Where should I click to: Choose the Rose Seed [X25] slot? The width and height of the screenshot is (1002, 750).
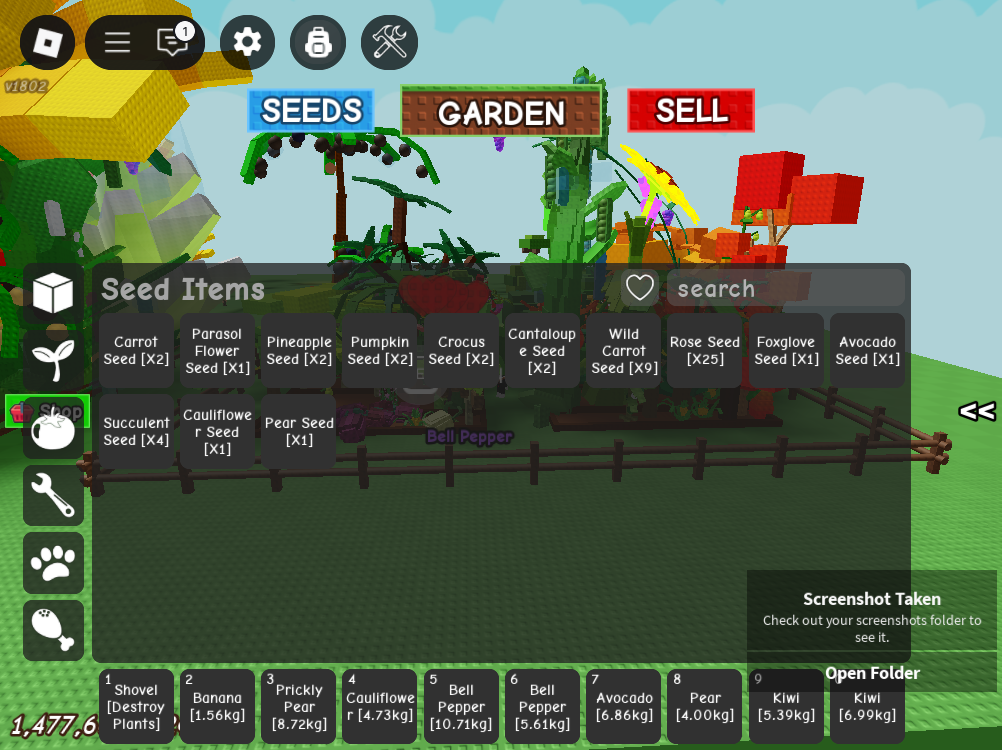point(705,351)
